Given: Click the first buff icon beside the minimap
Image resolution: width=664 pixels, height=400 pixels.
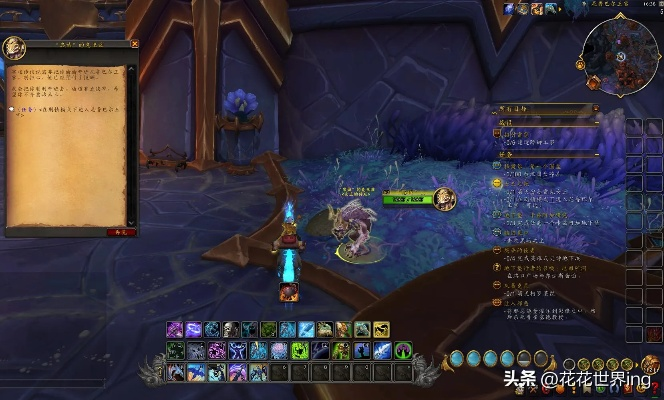Looking at the screenshot, I should [509, 9].
